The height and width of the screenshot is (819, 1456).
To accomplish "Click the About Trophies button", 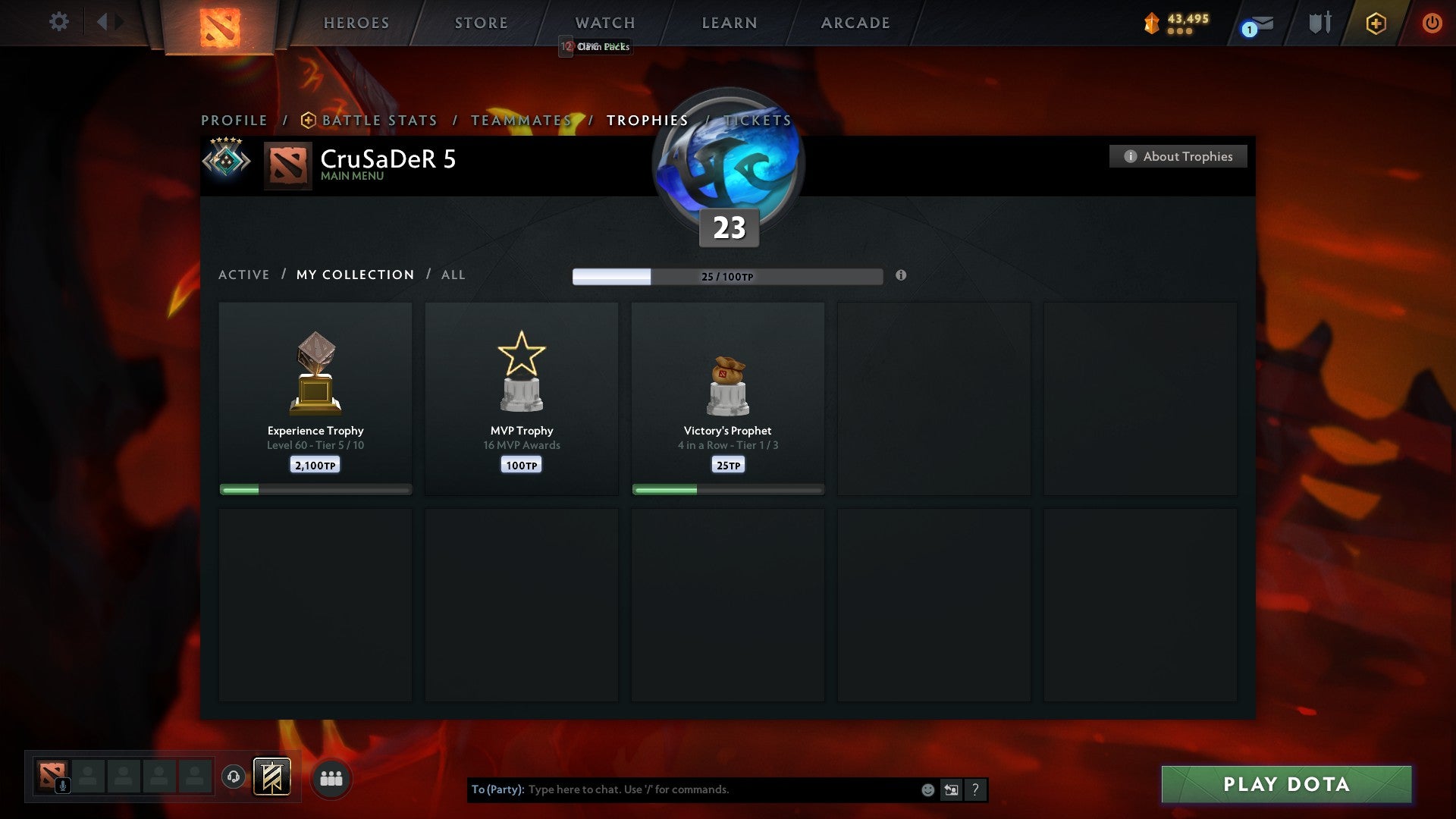I will pyautogui.click(x=1178, y=156).
